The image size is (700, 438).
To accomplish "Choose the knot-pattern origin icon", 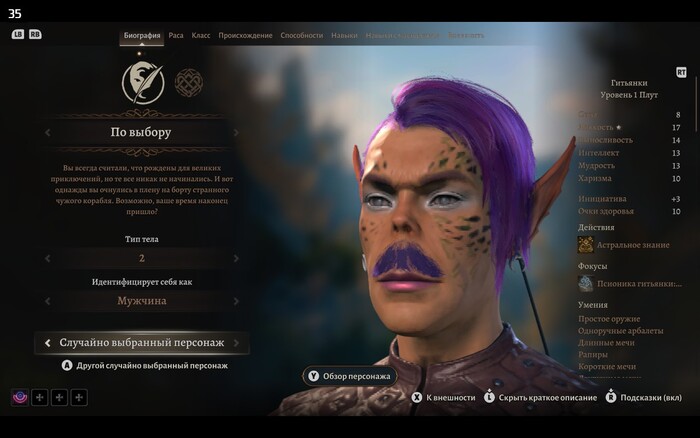I will [188, 83].
